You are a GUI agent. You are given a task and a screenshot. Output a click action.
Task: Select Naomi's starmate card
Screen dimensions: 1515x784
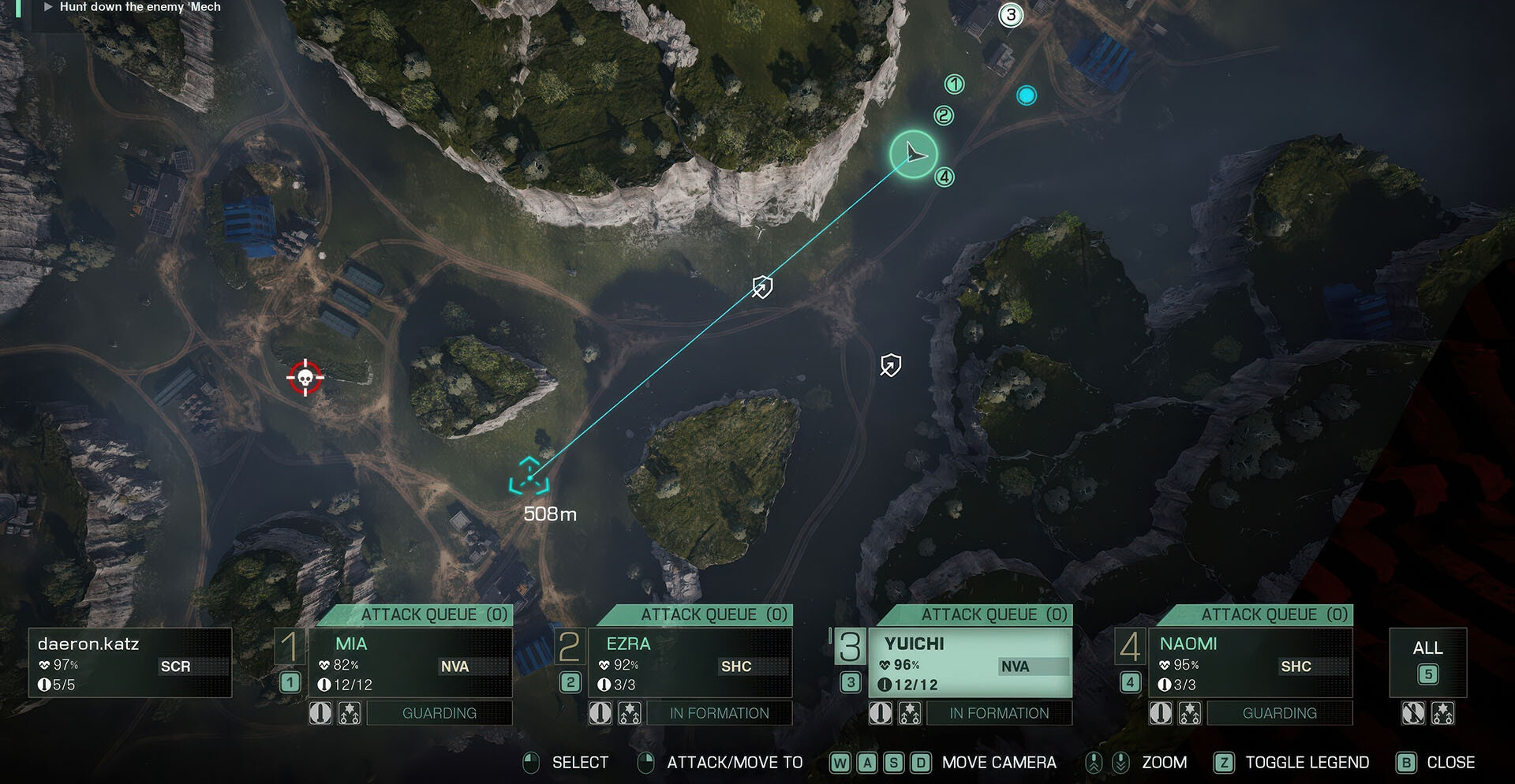click(1250, 663)
